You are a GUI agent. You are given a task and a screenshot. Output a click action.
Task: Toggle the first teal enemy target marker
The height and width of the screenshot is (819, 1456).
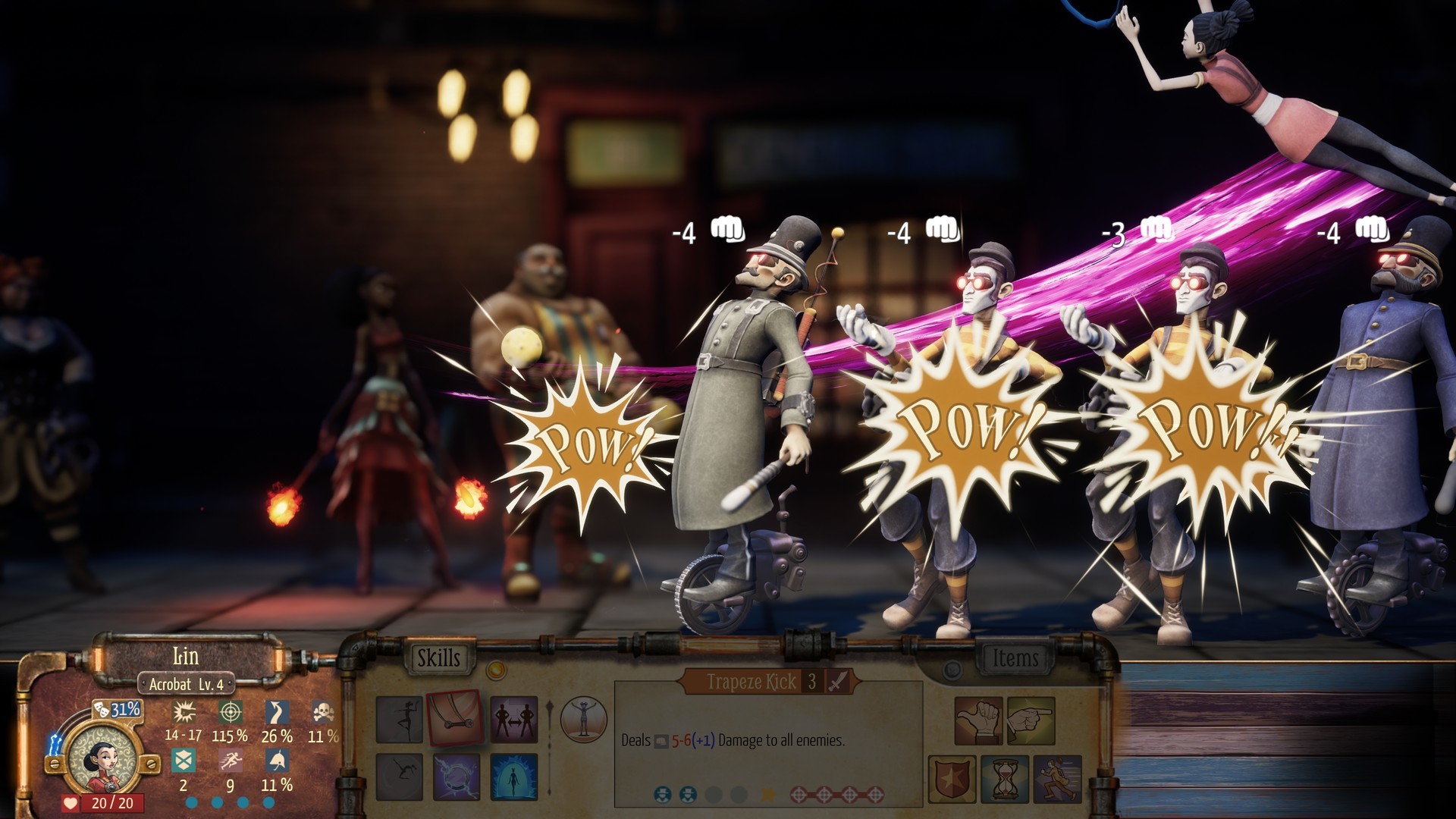(664, 795)
